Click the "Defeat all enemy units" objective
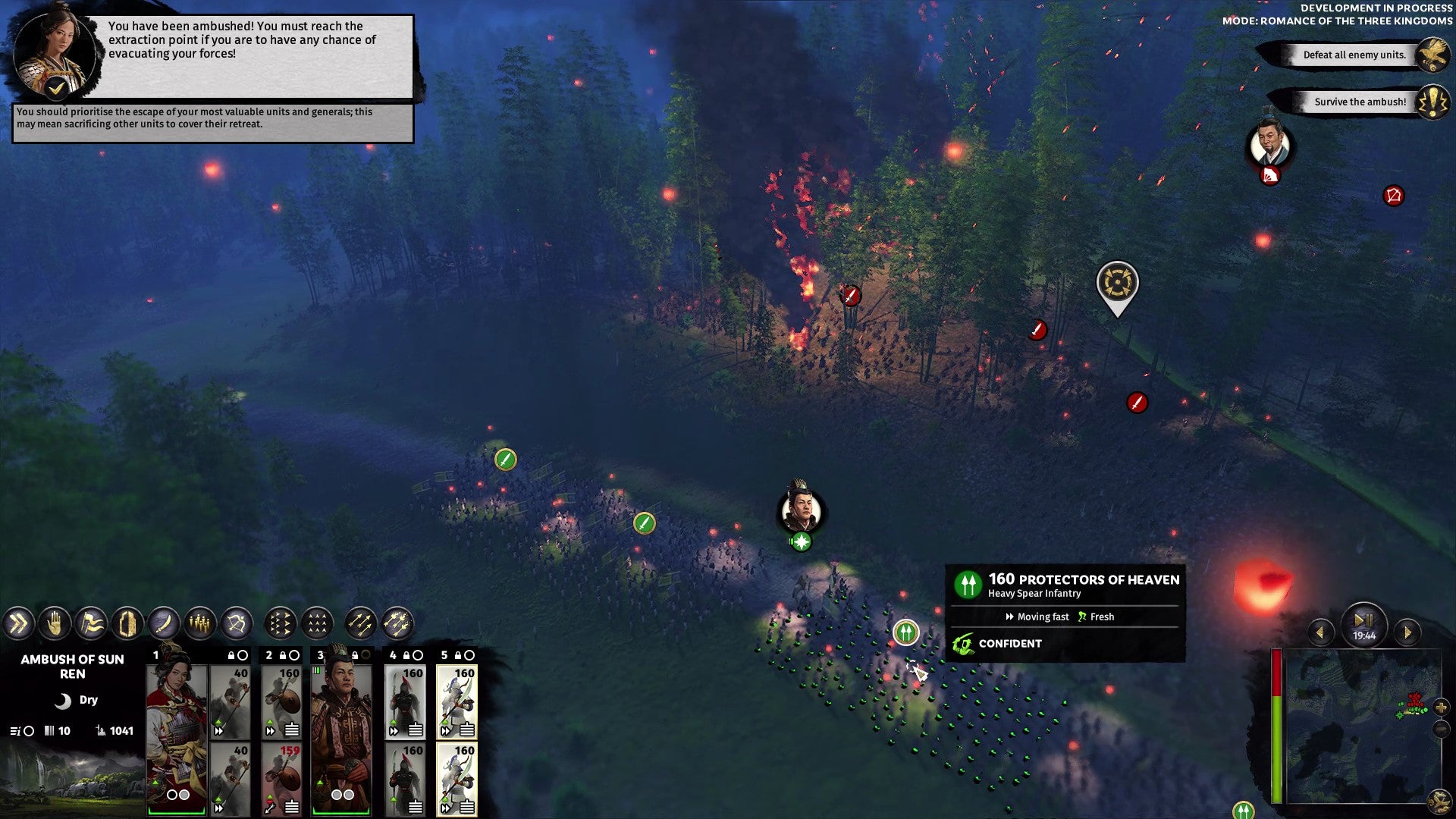 (x=1354, y=55)
